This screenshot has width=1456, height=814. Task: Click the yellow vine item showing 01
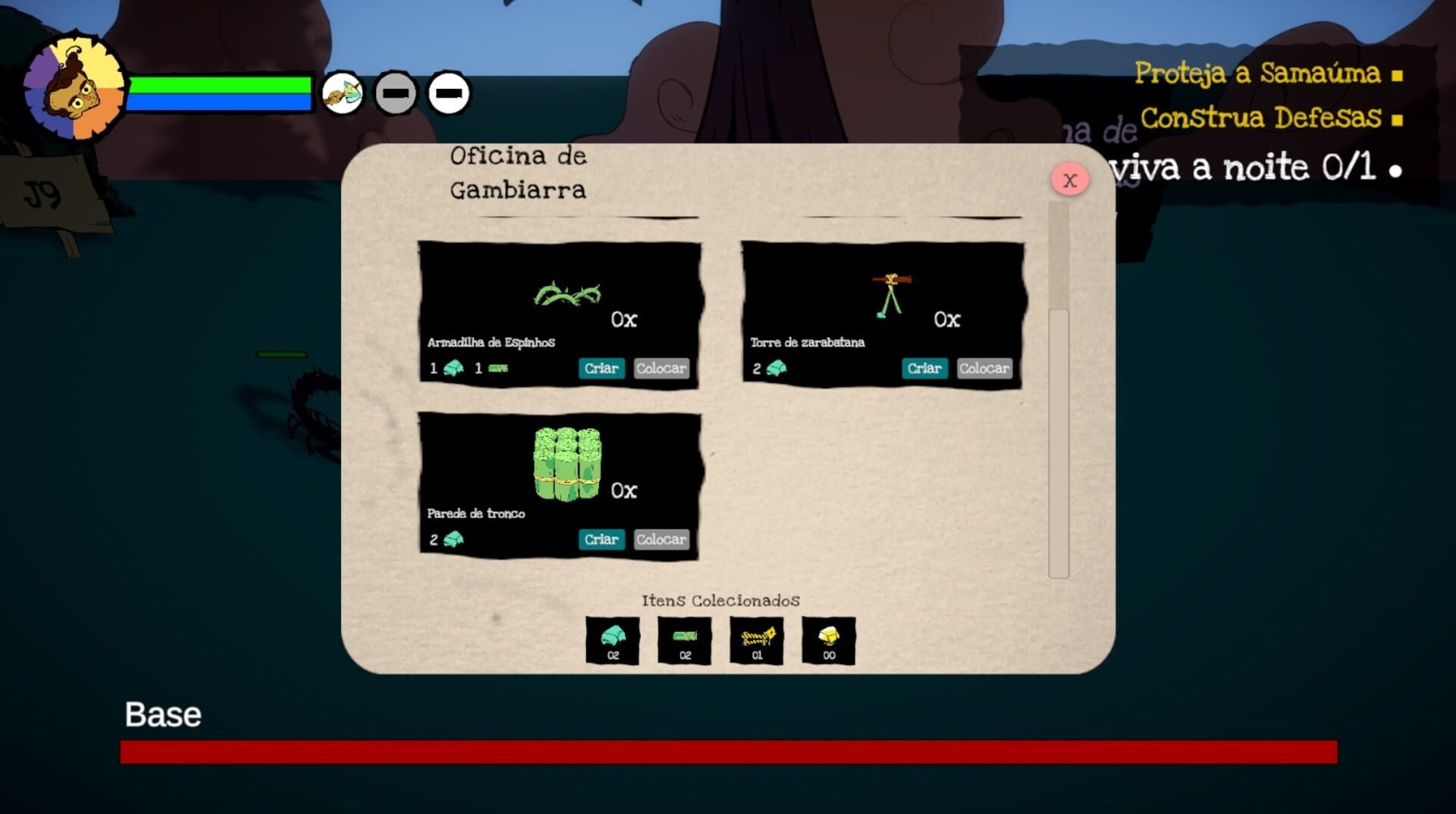click(x=756, y=640)
